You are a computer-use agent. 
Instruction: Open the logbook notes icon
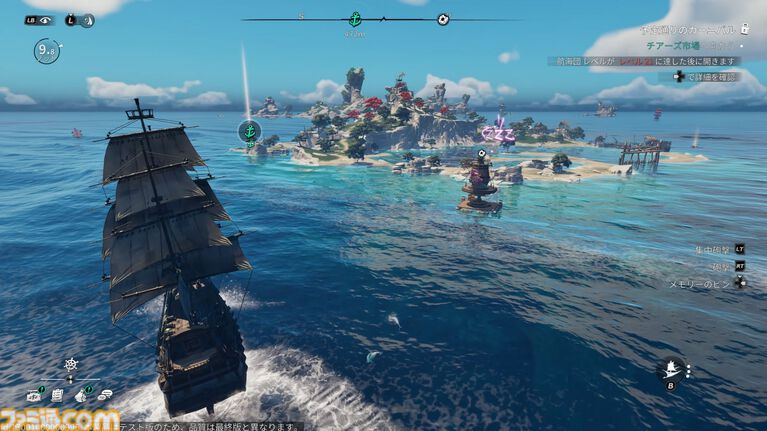click(58, 395)
